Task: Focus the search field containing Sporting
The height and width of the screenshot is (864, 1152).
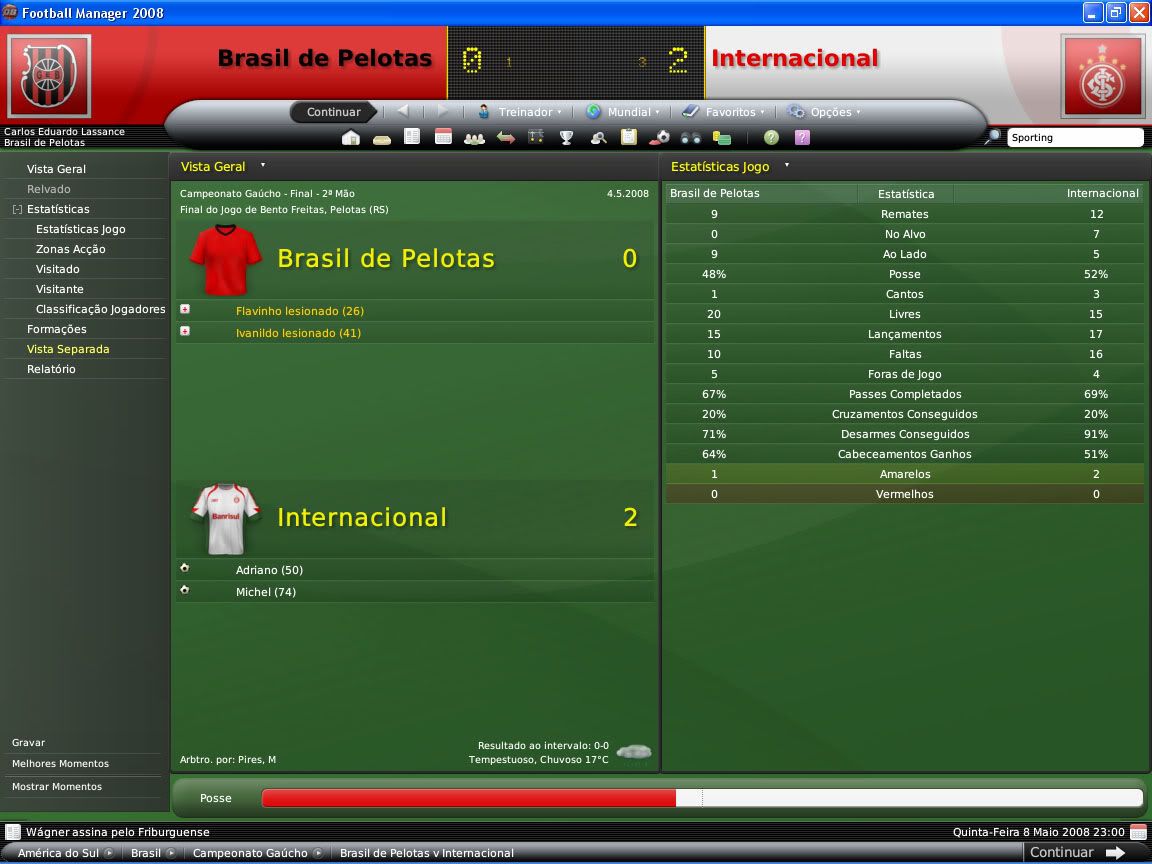Action: click(x=1074, y=138)
